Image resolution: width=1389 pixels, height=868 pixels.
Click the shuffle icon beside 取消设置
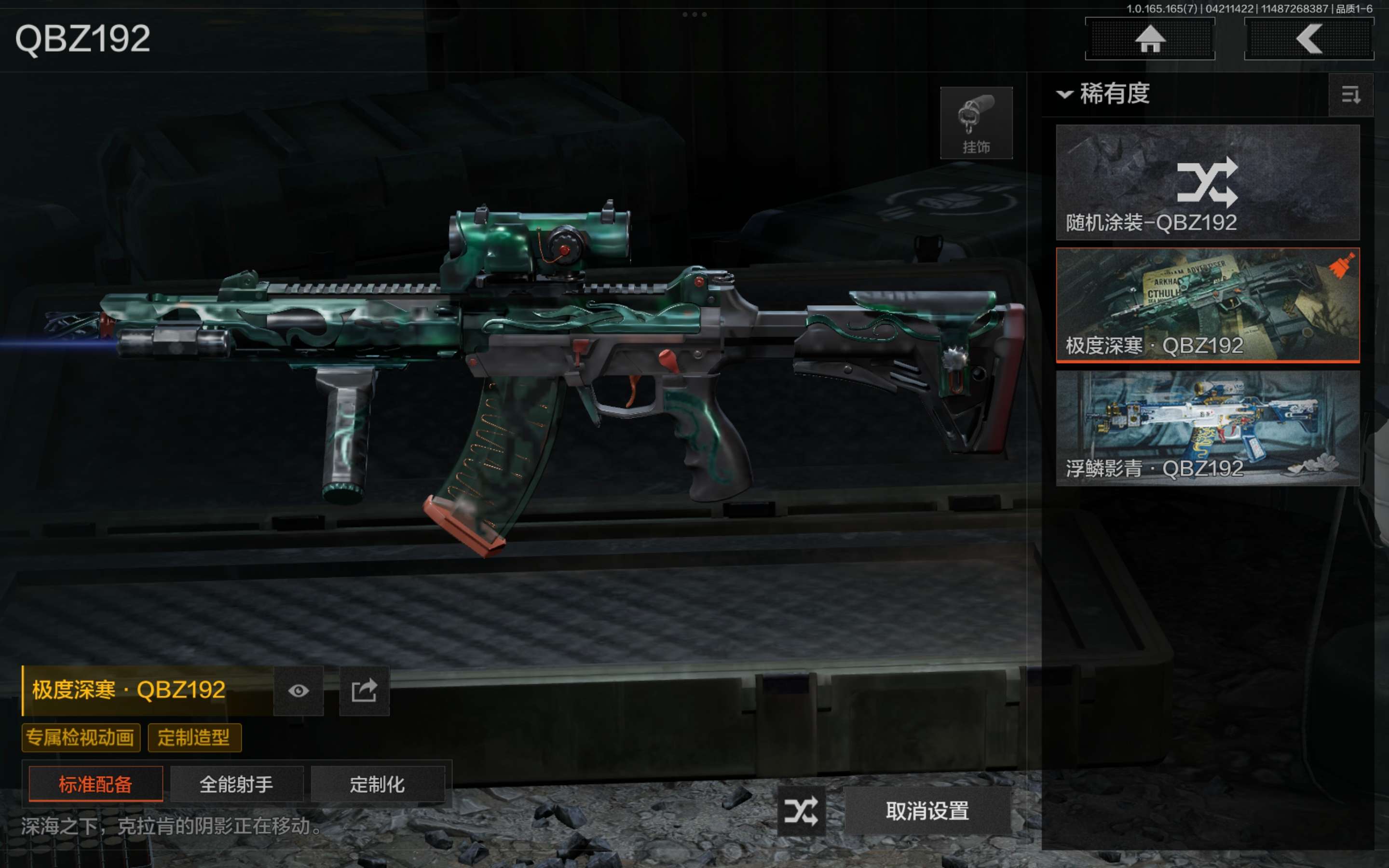click(x=801, y=811)
